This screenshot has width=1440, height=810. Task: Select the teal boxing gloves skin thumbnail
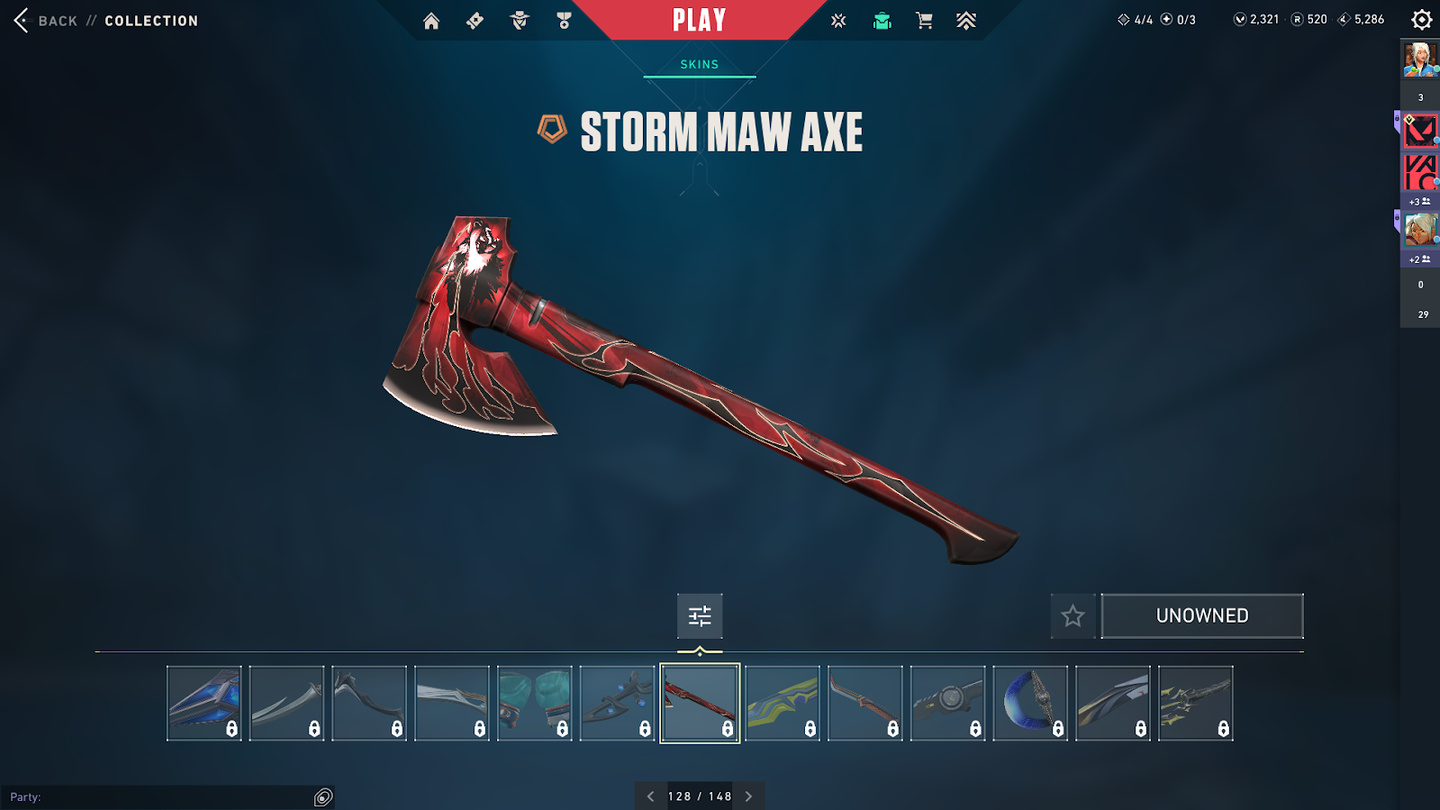pos(535,703)
